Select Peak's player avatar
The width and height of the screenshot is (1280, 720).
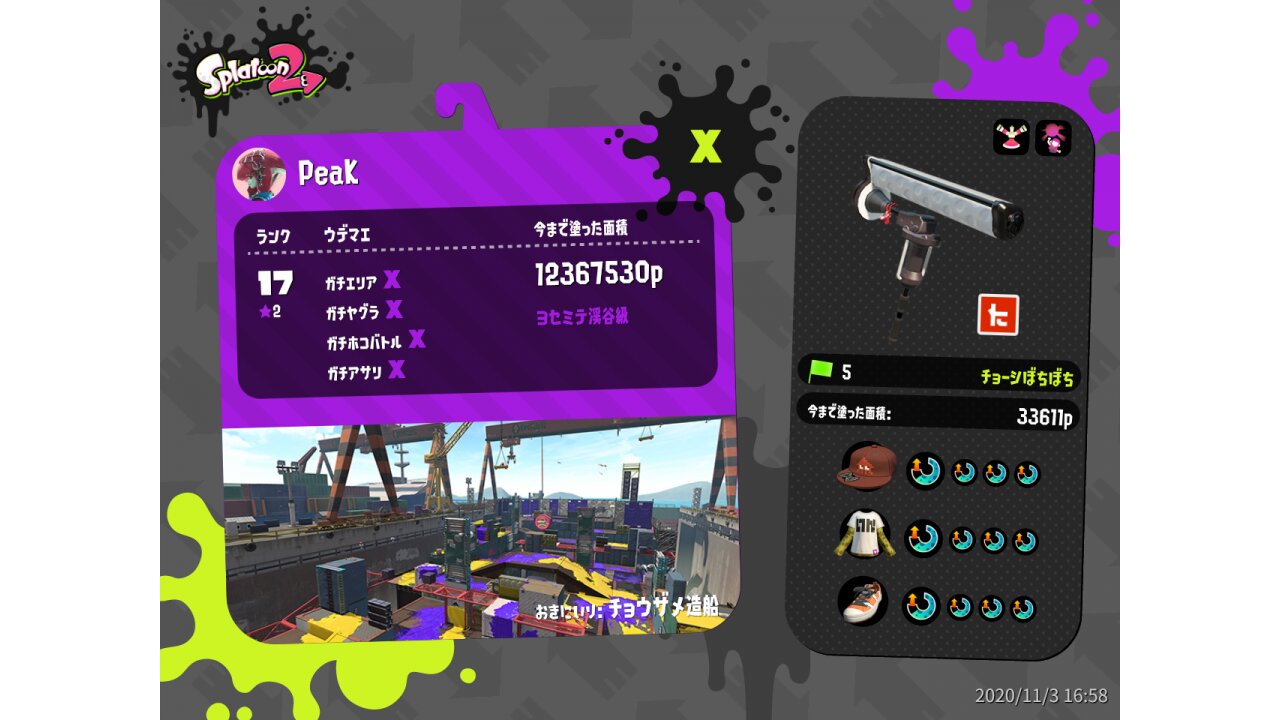click(x=259, y=174)
